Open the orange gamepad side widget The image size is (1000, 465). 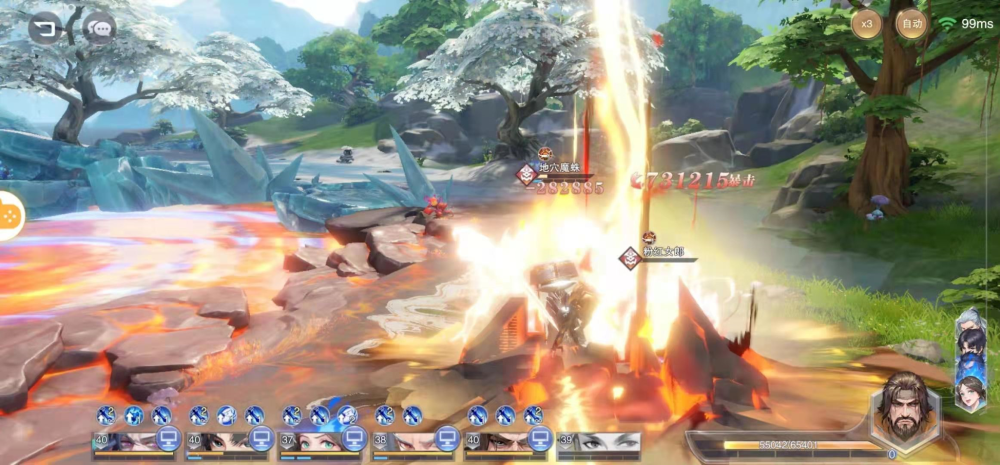9,212
